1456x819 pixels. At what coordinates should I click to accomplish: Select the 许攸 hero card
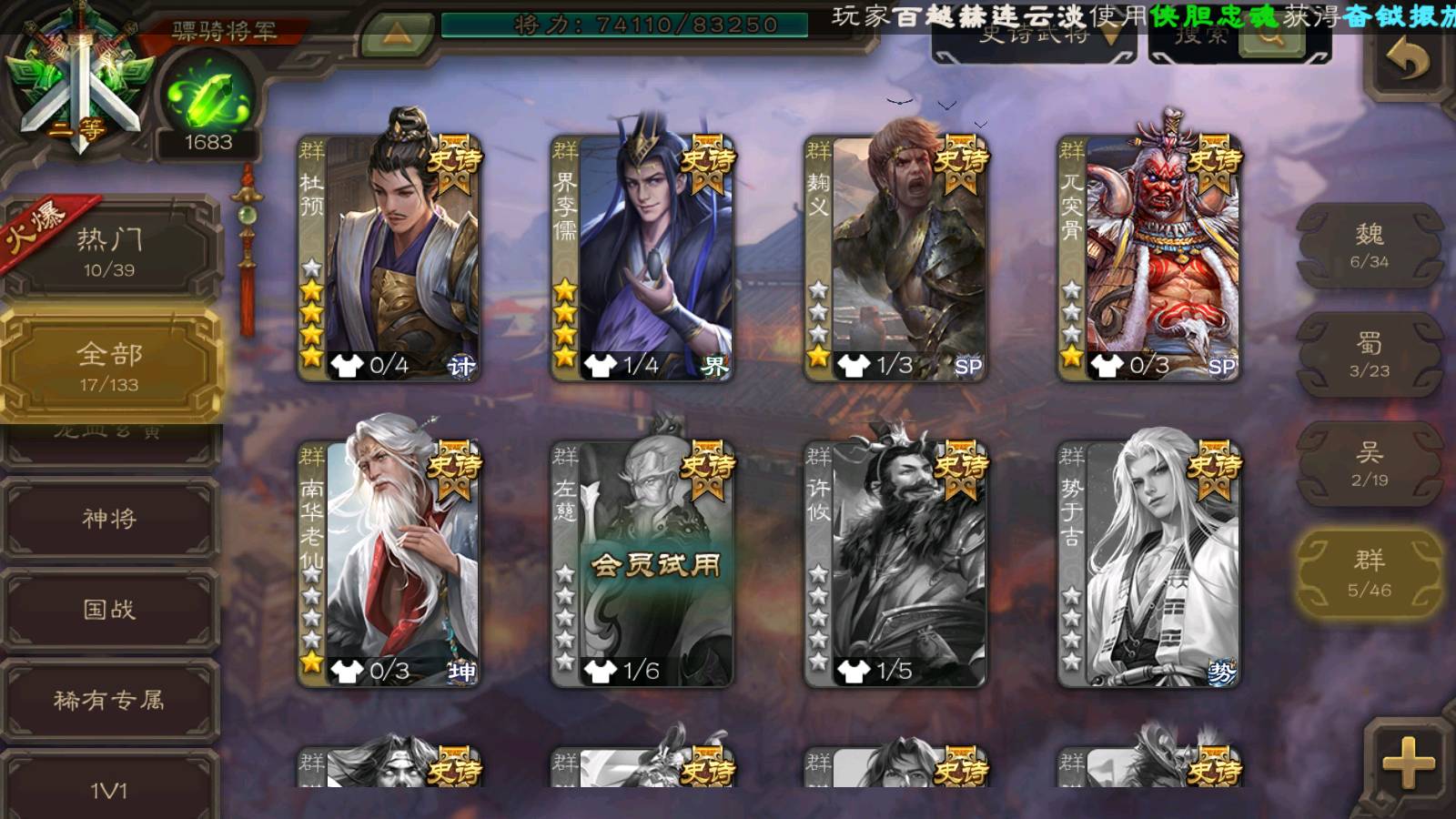895,563
